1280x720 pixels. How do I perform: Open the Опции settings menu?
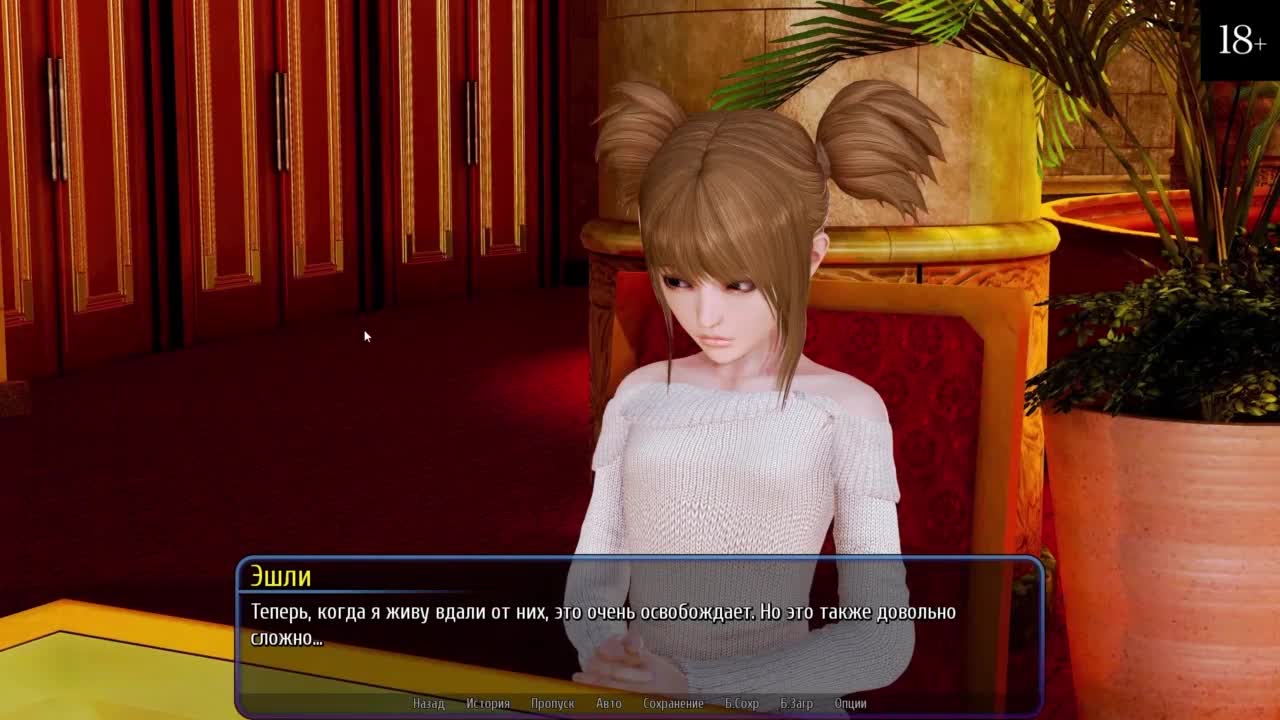(x=850, y=703)
